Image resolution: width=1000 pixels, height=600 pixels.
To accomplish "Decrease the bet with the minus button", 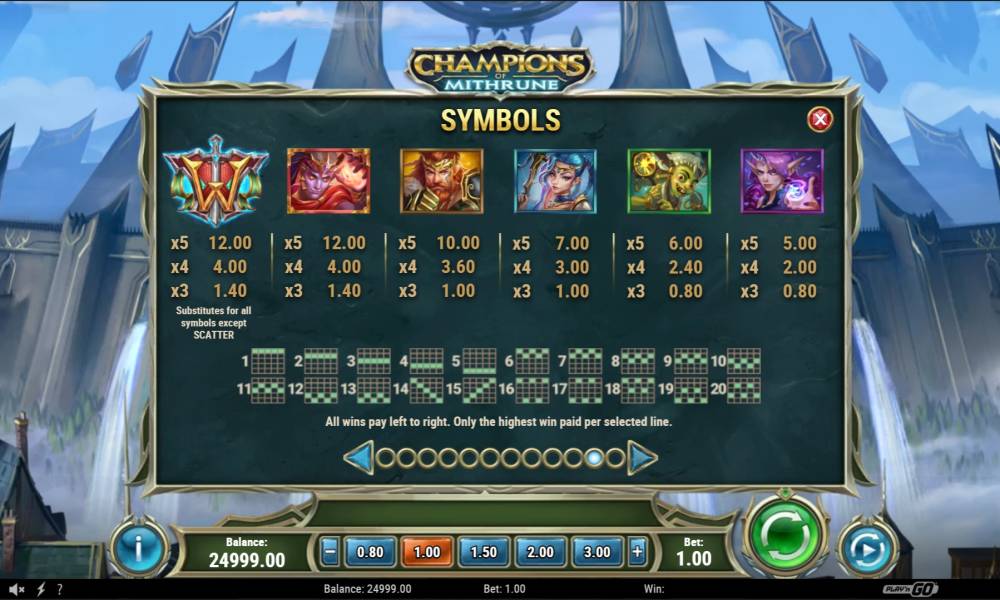I will tap(330, 551).
